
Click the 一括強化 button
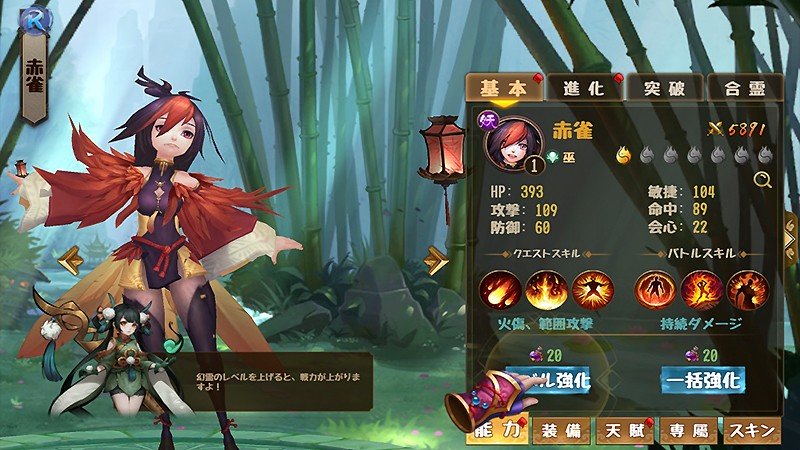pyautogui.click(x=702, y=380)
